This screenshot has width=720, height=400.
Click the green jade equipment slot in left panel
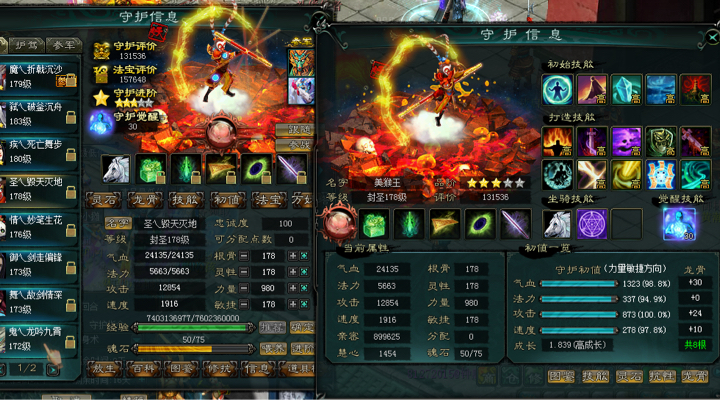coord(150,168)
